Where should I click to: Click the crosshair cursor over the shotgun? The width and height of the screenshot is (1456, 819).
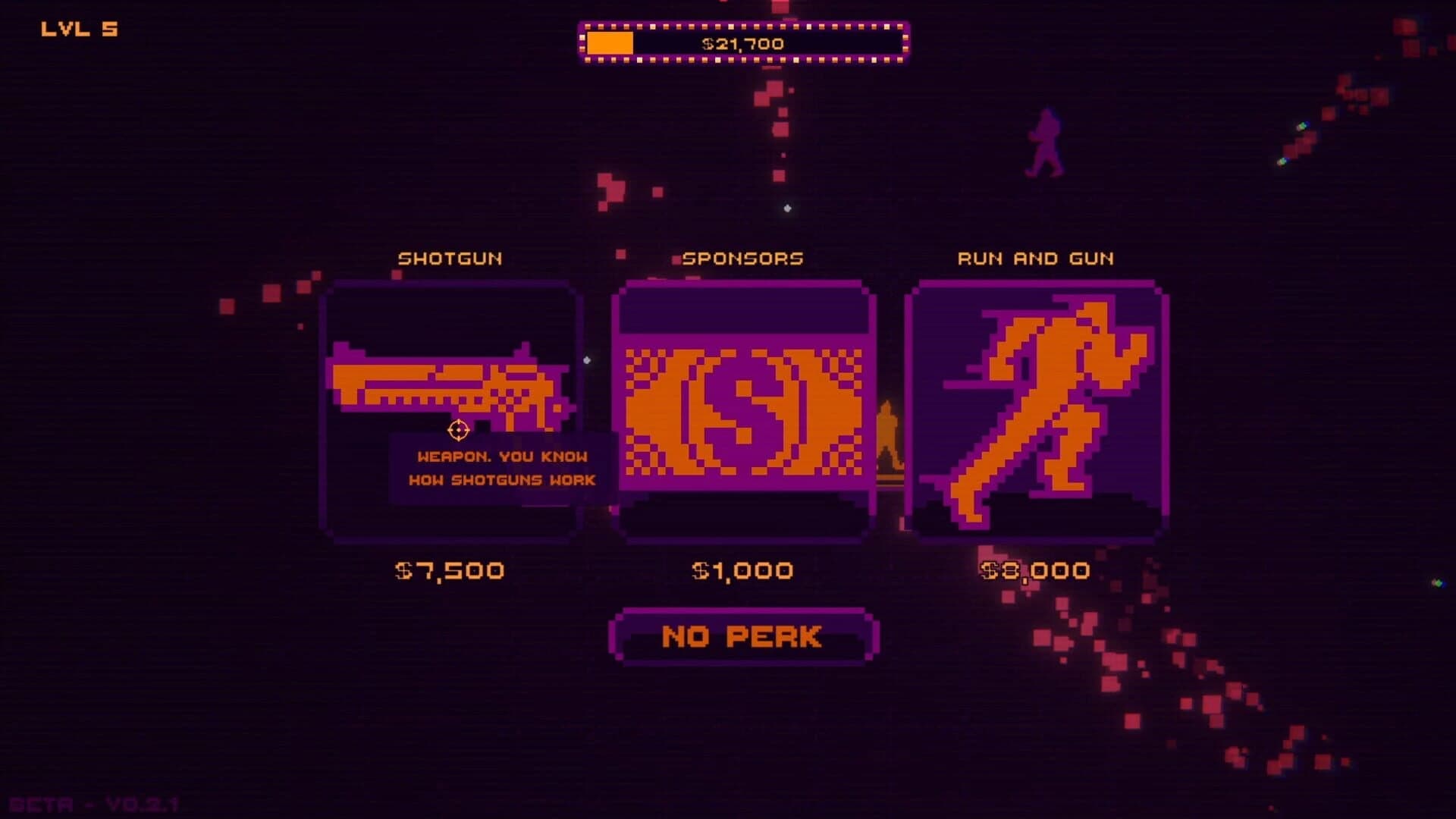[x=458, y=431]
